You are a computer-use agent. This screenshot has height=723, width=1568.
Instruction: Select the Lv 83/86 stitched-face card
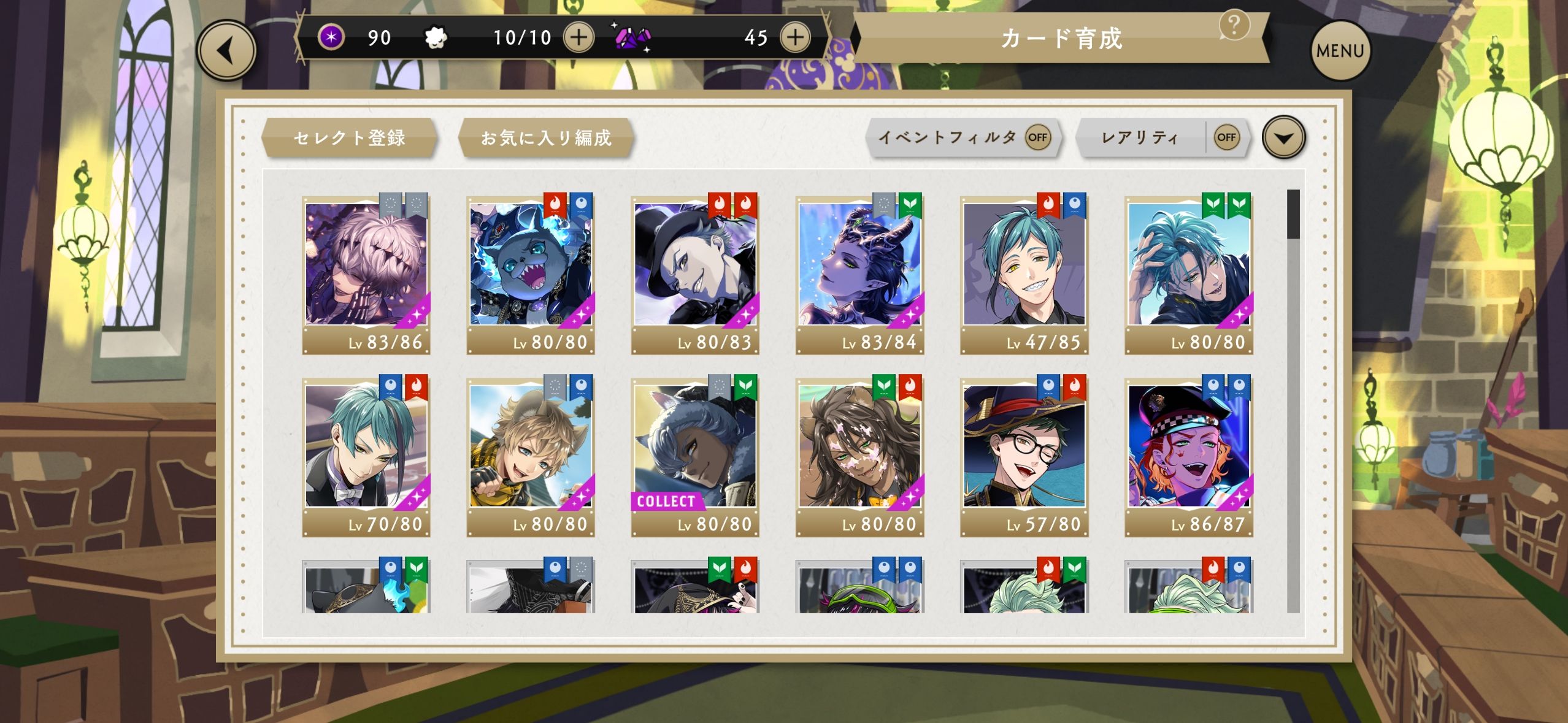pos(366,274)
